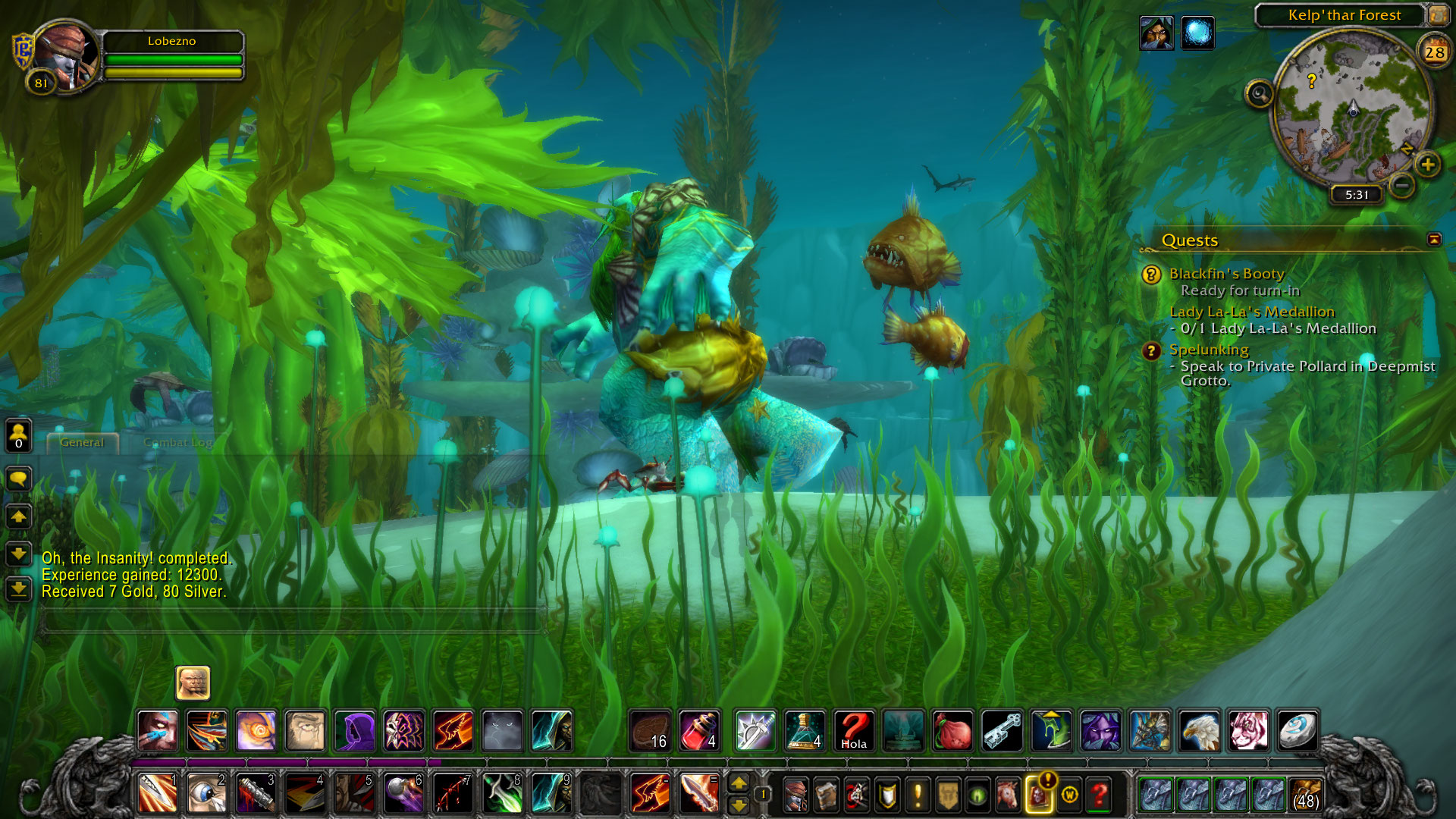The width and height of the screenshot is (1456, 819).
Task: Activate the eyeball ability in slot 2
Action: pyautogui.click(x=206, y=793)
